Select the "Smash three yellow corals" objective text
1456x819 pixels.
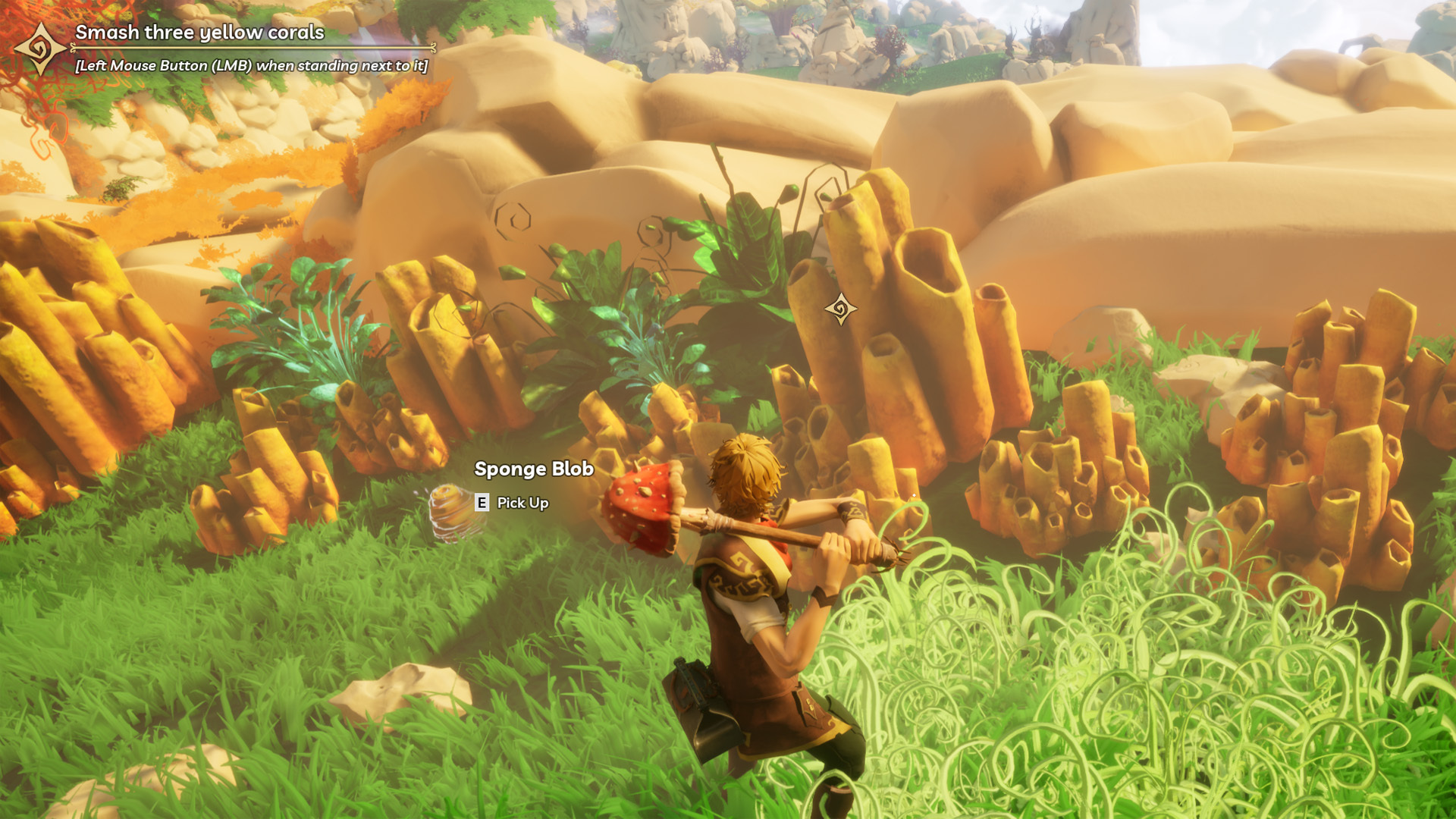tap(199, 33)
